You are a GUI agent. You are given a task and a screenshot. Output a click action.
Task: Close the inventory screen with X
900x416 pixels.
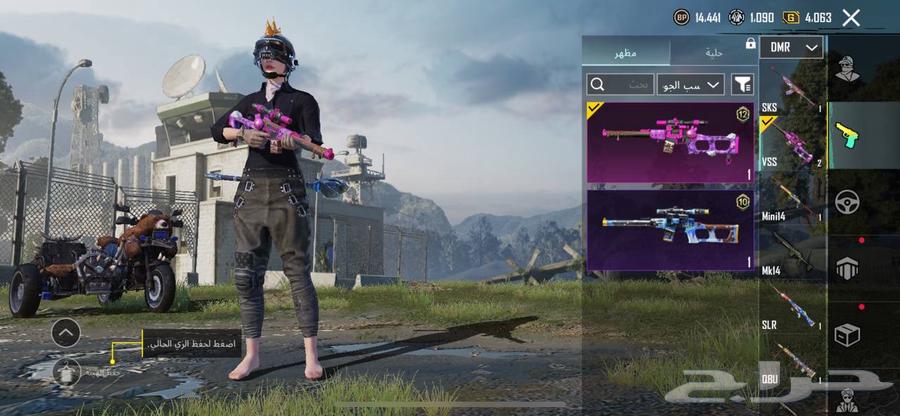(851, 17)
